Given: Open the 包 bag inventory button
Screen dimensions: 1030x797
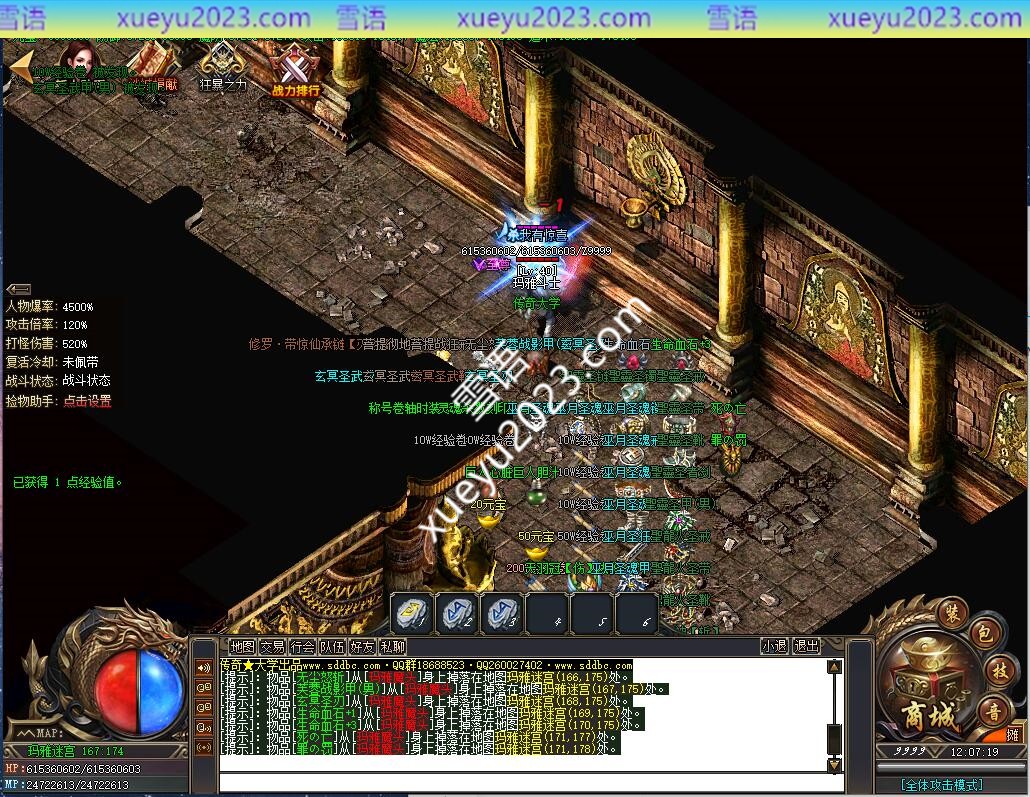Looking at the screenshot, I should (x=983, y=636).
